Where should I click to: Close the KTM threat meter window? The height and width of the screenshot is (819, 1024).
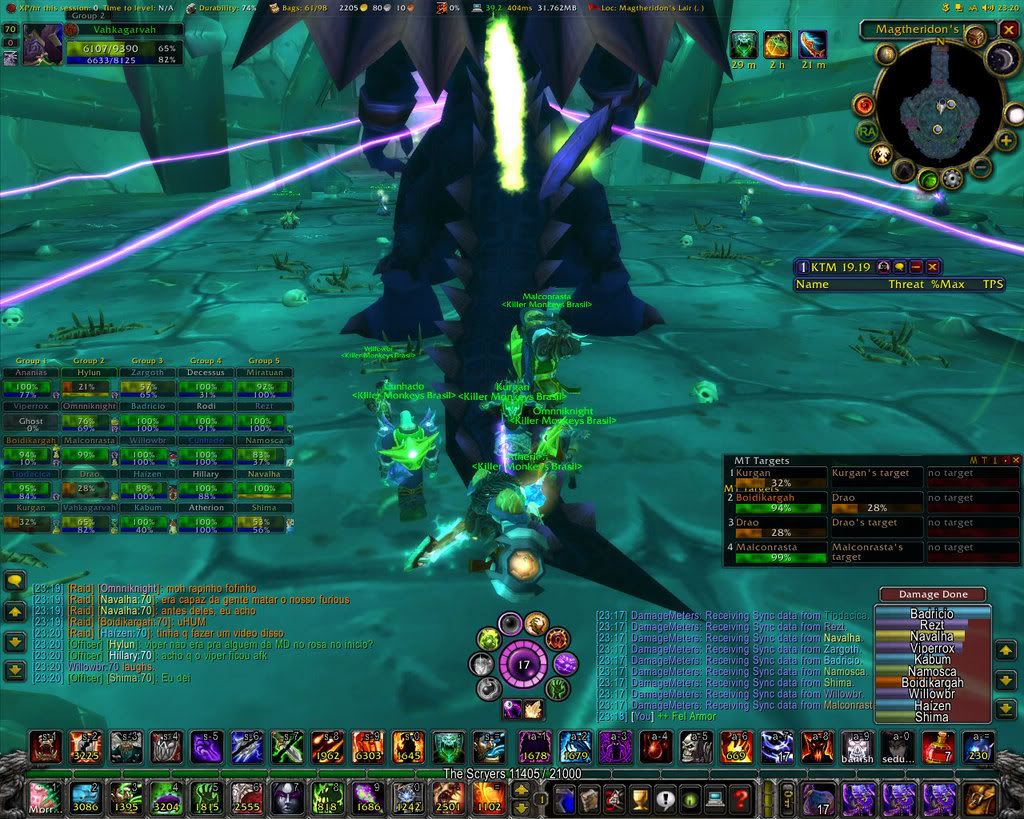point(932,267)
